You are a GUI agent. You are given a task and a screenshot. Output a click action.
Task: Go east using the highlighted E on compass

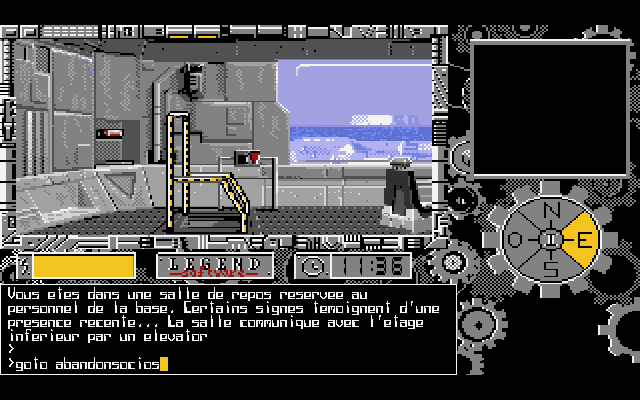(x=582, y=241)
